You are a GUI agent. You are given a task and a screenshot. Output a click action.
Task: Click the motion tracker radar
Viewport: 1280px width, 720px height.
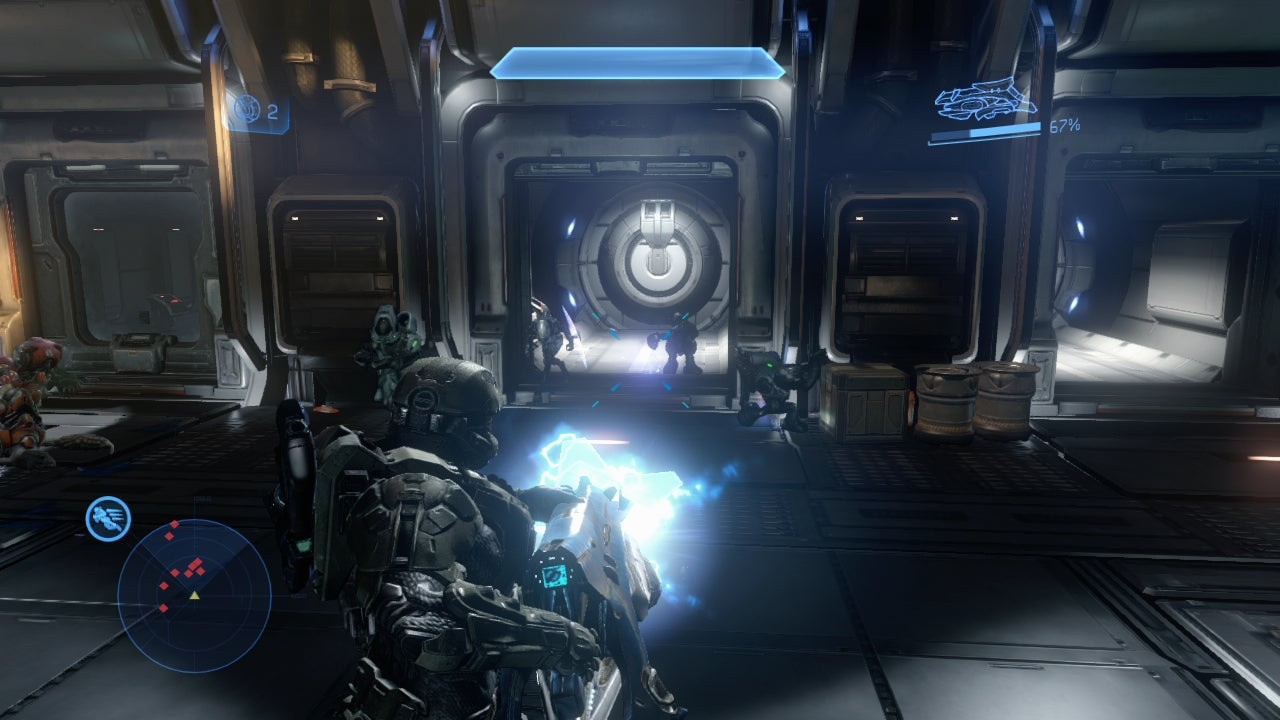(194, 596)
